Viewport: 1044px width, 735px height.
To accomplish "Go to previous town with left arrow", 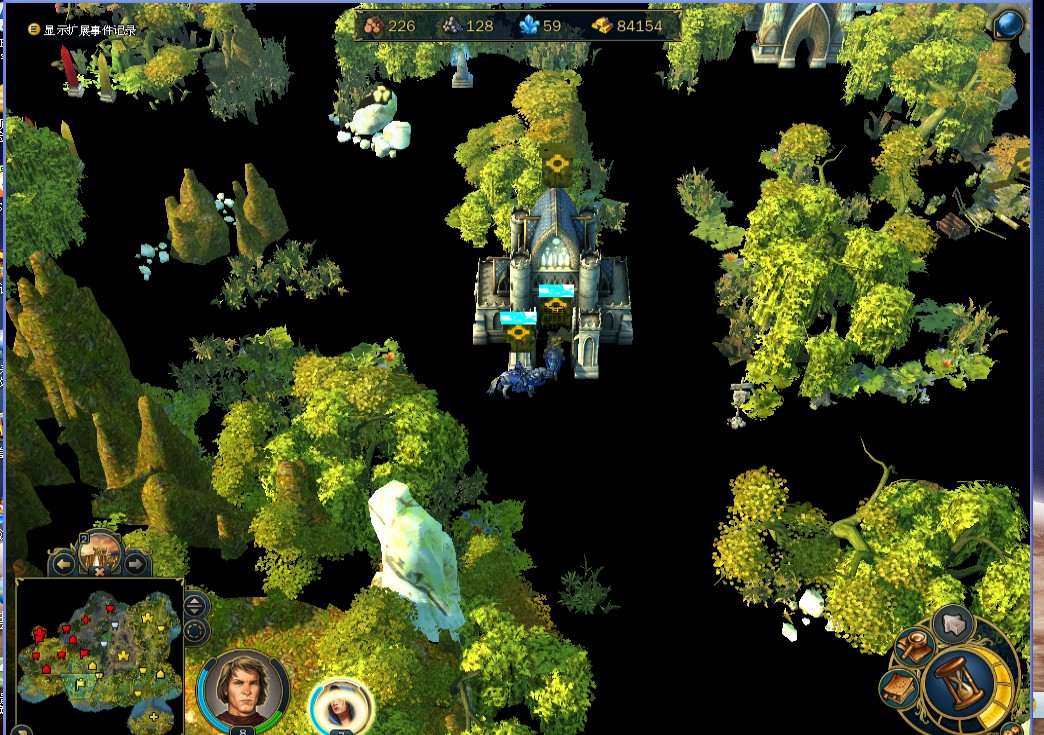I will pos(64,565).
